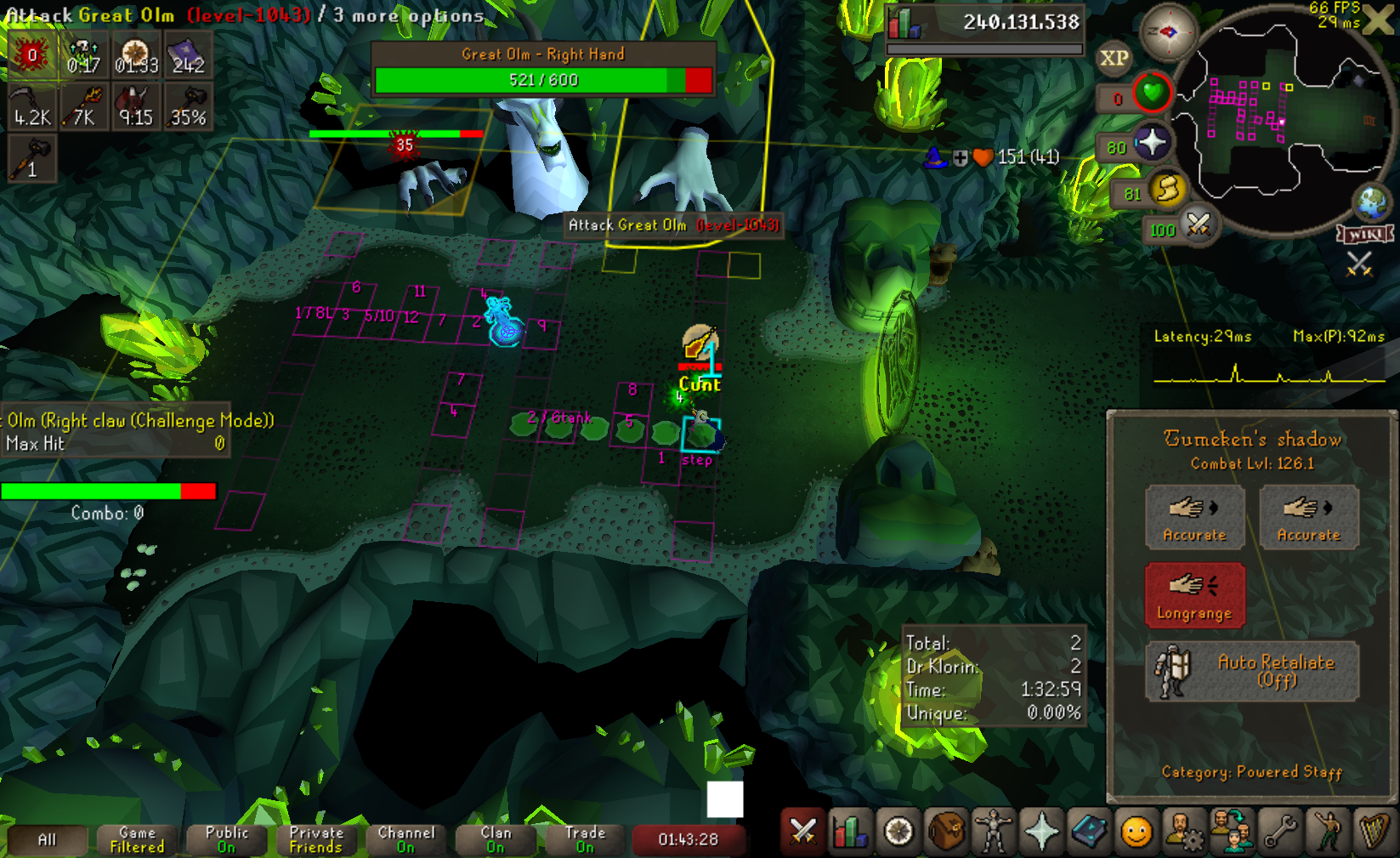Toggle the XP tracker orb
The width and height of the screenshot is (1400, 858).
pos(1114,58)
